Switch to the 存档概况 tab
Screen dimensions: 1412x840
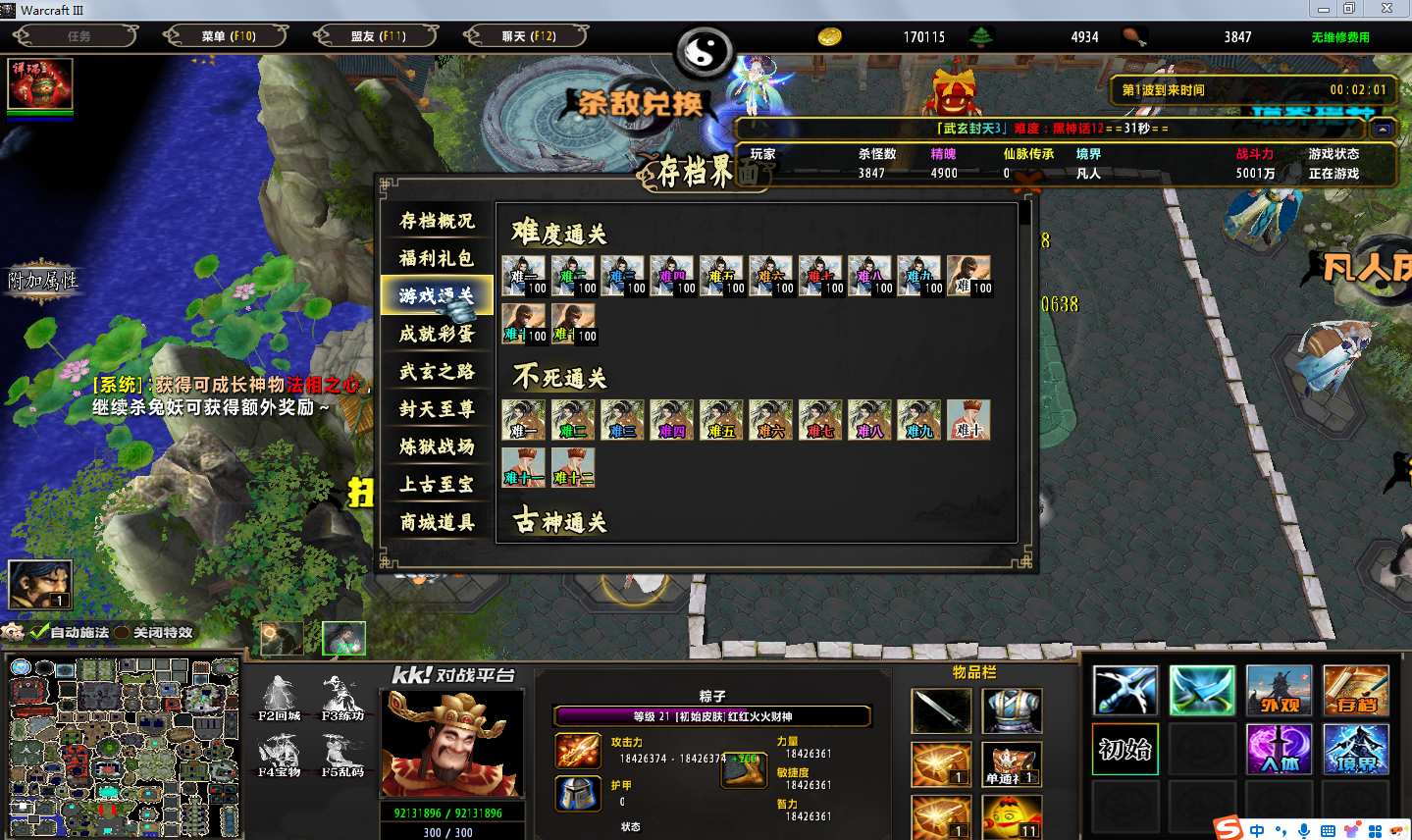tap(437, 221)
